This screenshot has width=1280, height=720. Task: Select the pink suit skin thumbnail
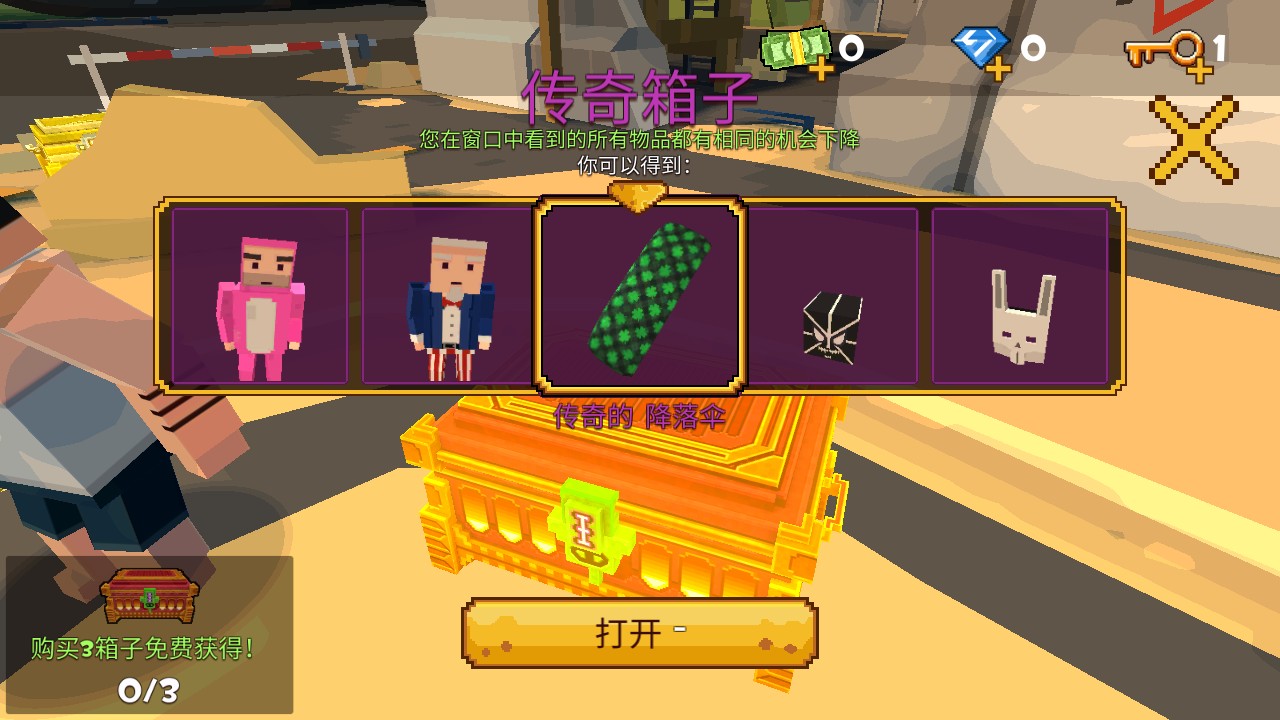pyautogui.click(x=262, y=295)
